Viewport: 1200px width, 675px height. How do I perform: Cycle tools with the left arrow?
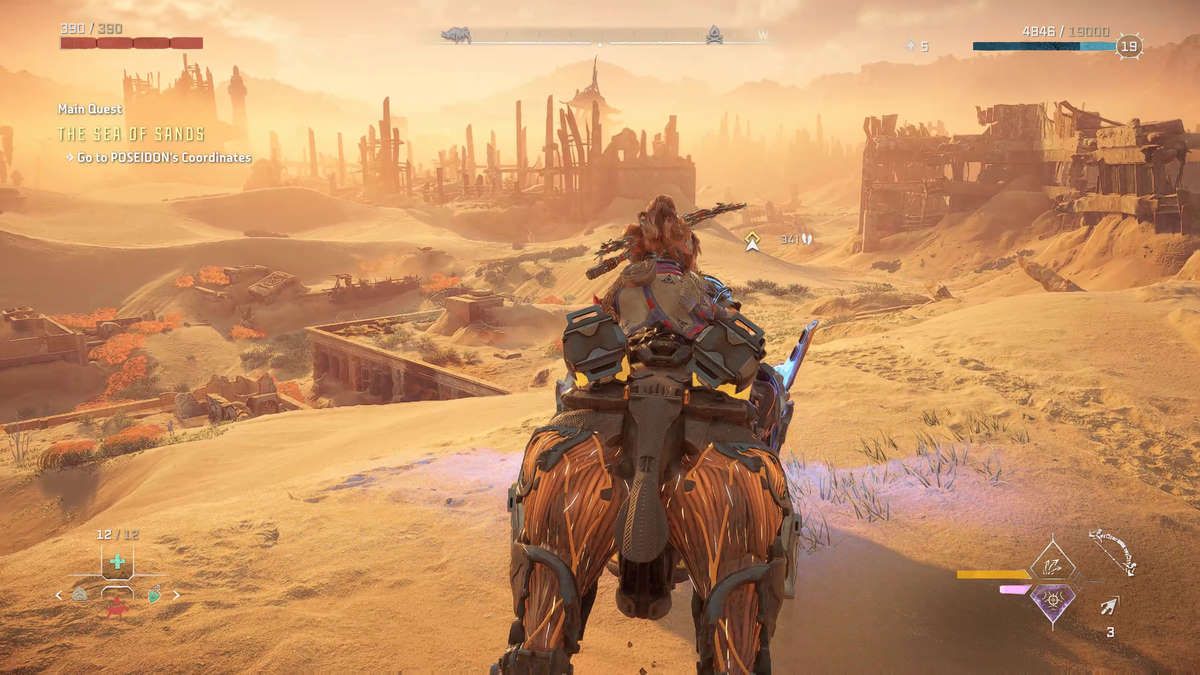(x=58, y=595)
